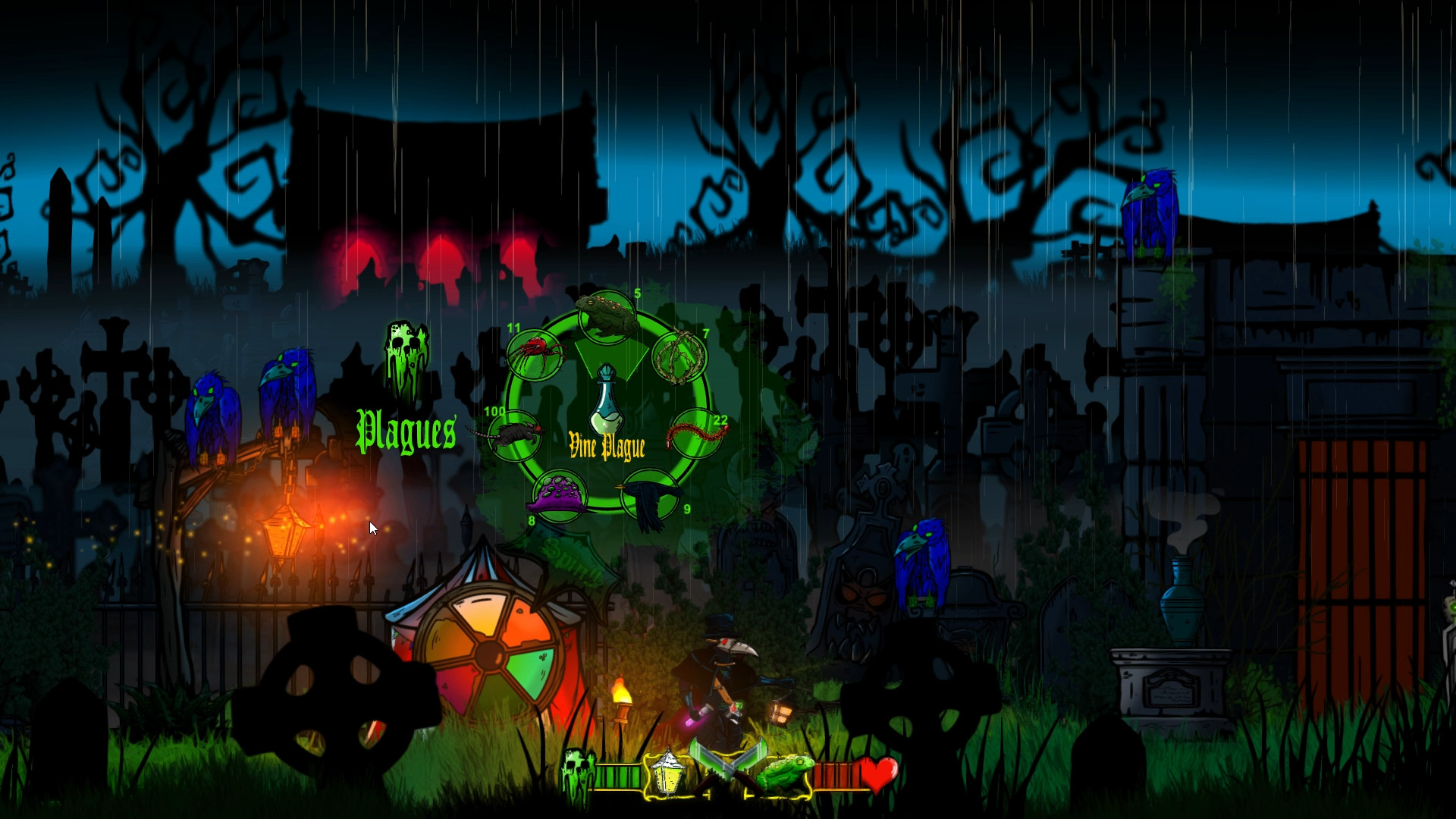Click the blue crow perched on the right wall
Screen dimensions: 1456x819
tap(1151, 205)
